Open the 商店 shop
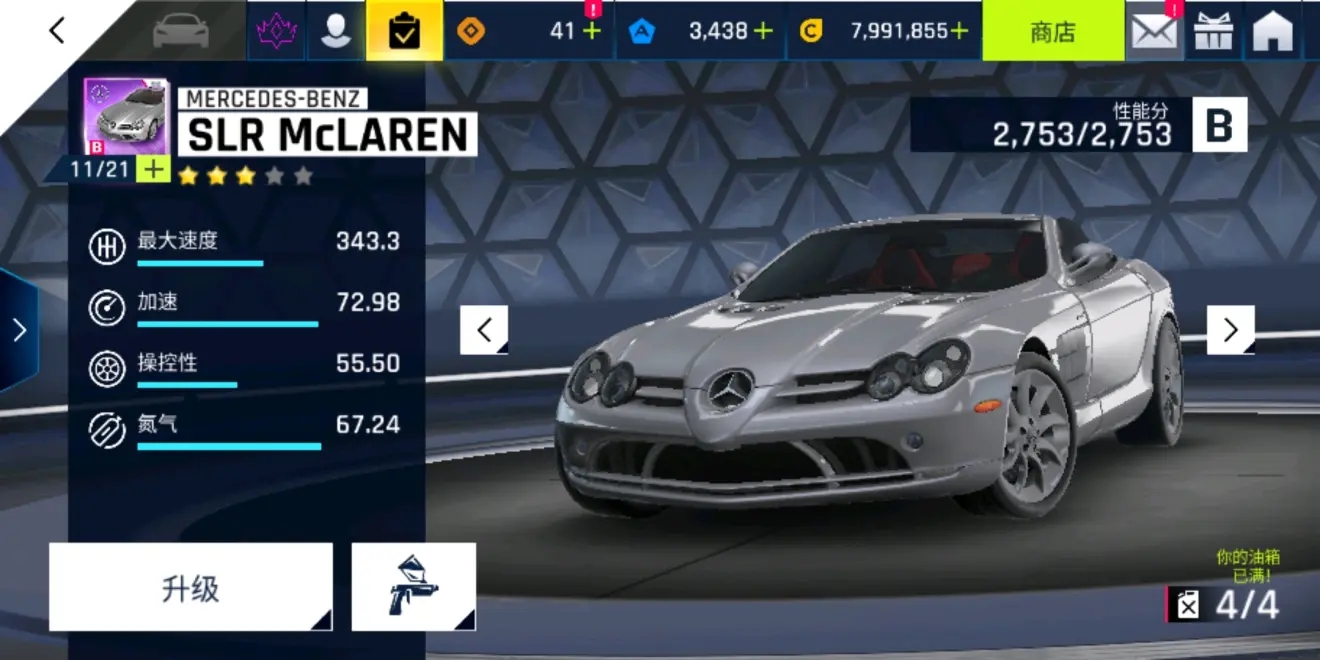The height and width of the screenshot is (660, 1320). [1053, 32]
